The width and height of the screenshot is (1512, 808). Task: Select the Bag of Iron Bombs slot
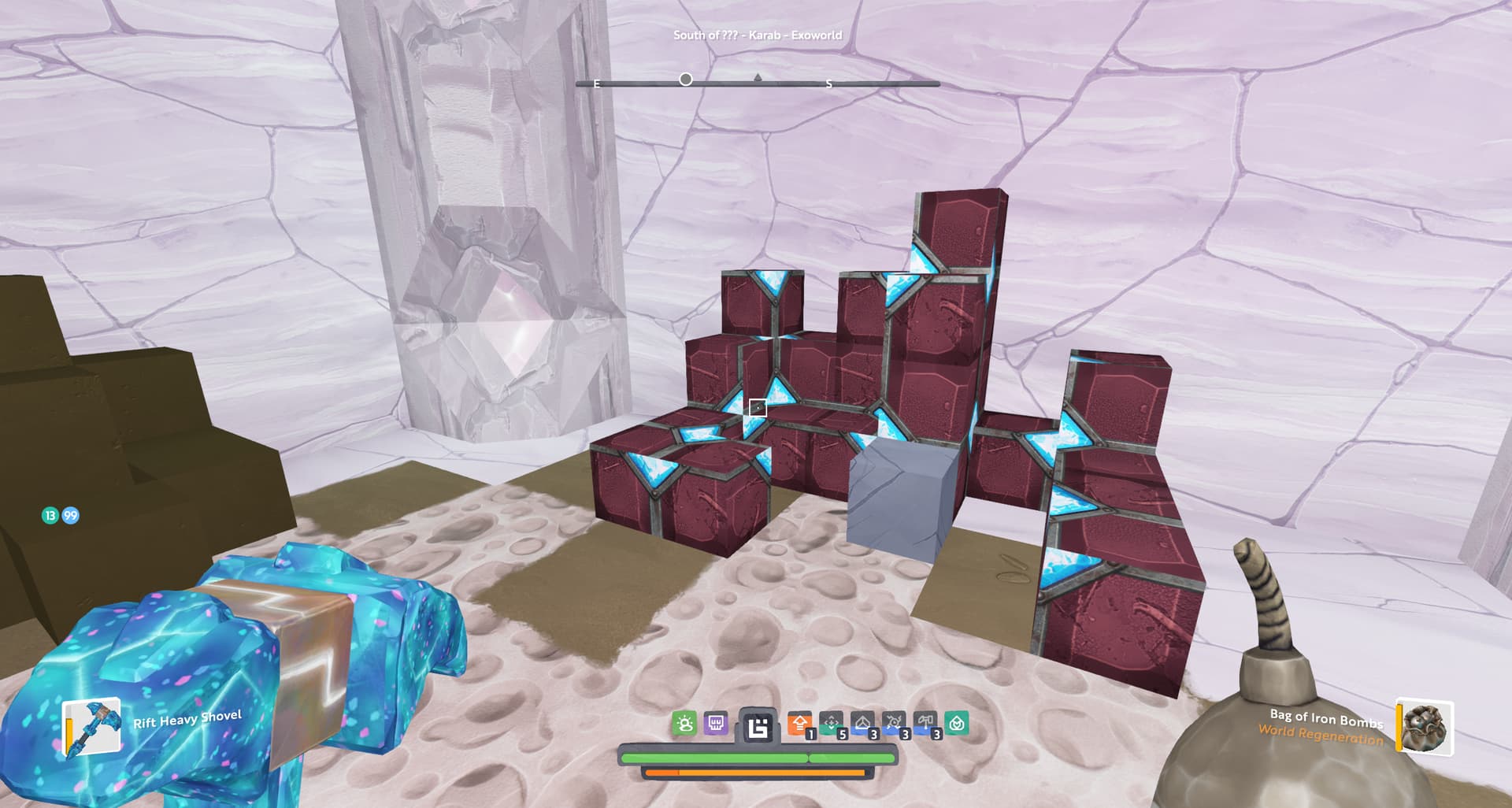1425,727
